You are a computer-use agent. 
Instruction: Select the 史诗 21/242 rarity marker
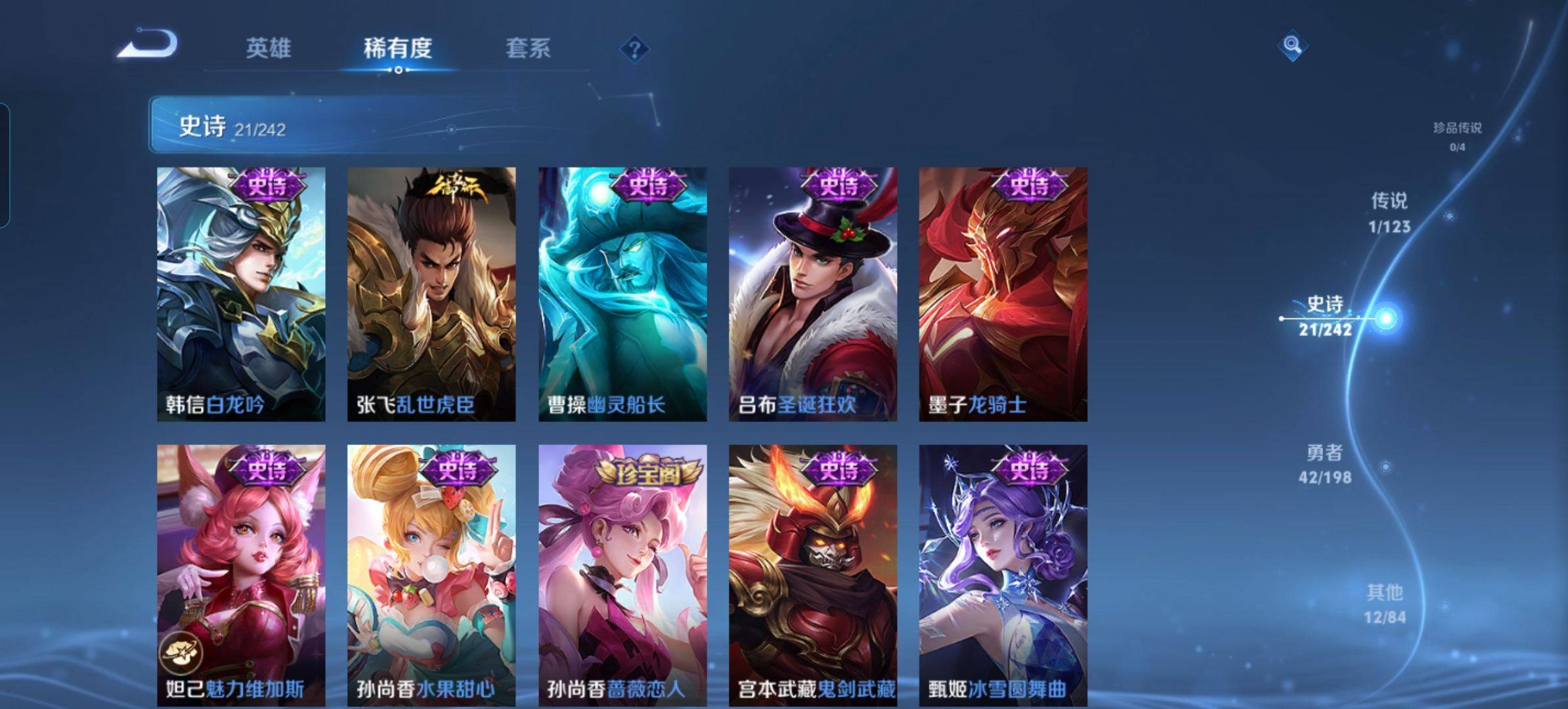(x=1326, y=316)
